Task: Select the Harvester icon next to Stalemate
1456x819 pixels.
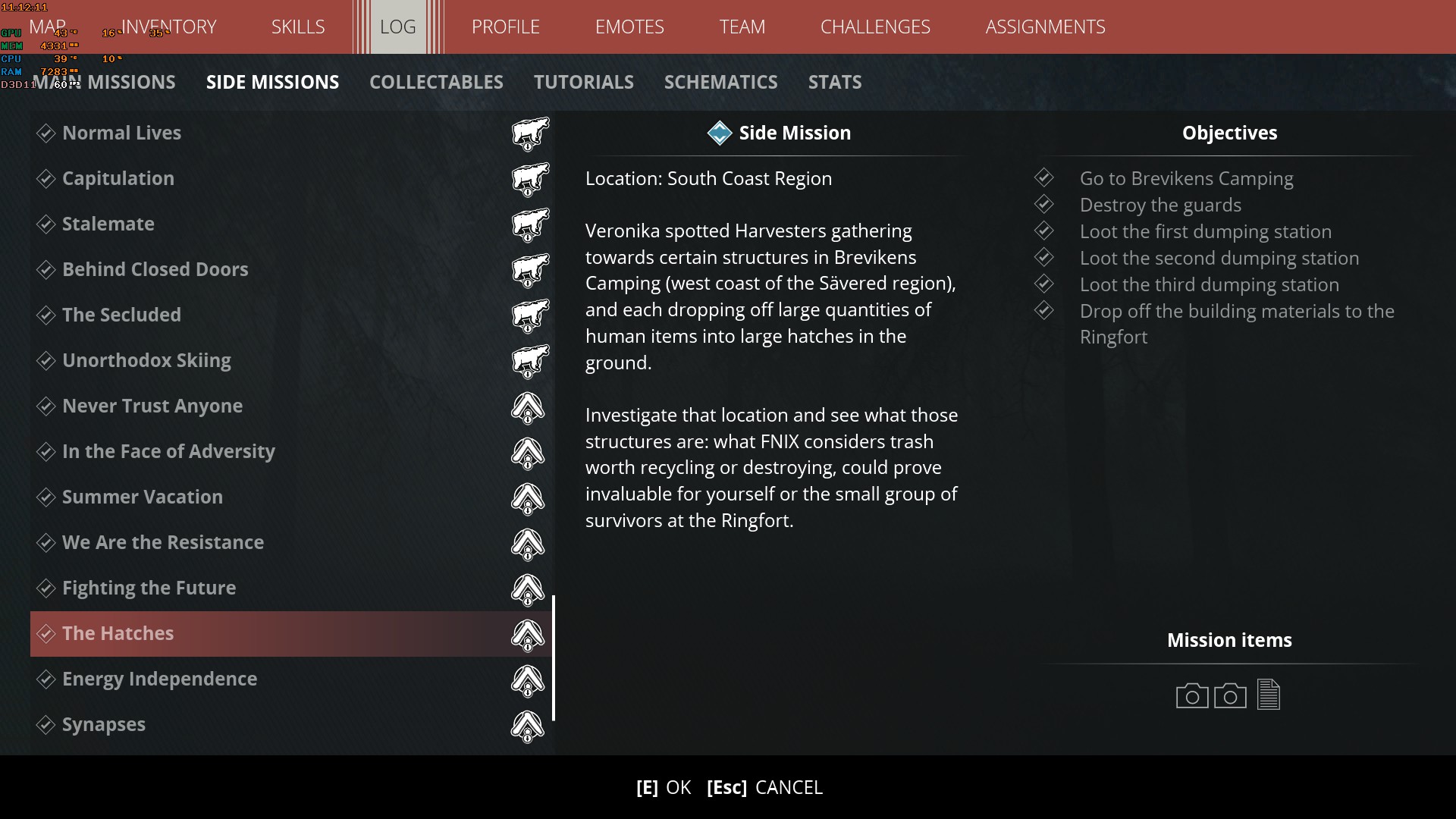Action: [529, 224]
